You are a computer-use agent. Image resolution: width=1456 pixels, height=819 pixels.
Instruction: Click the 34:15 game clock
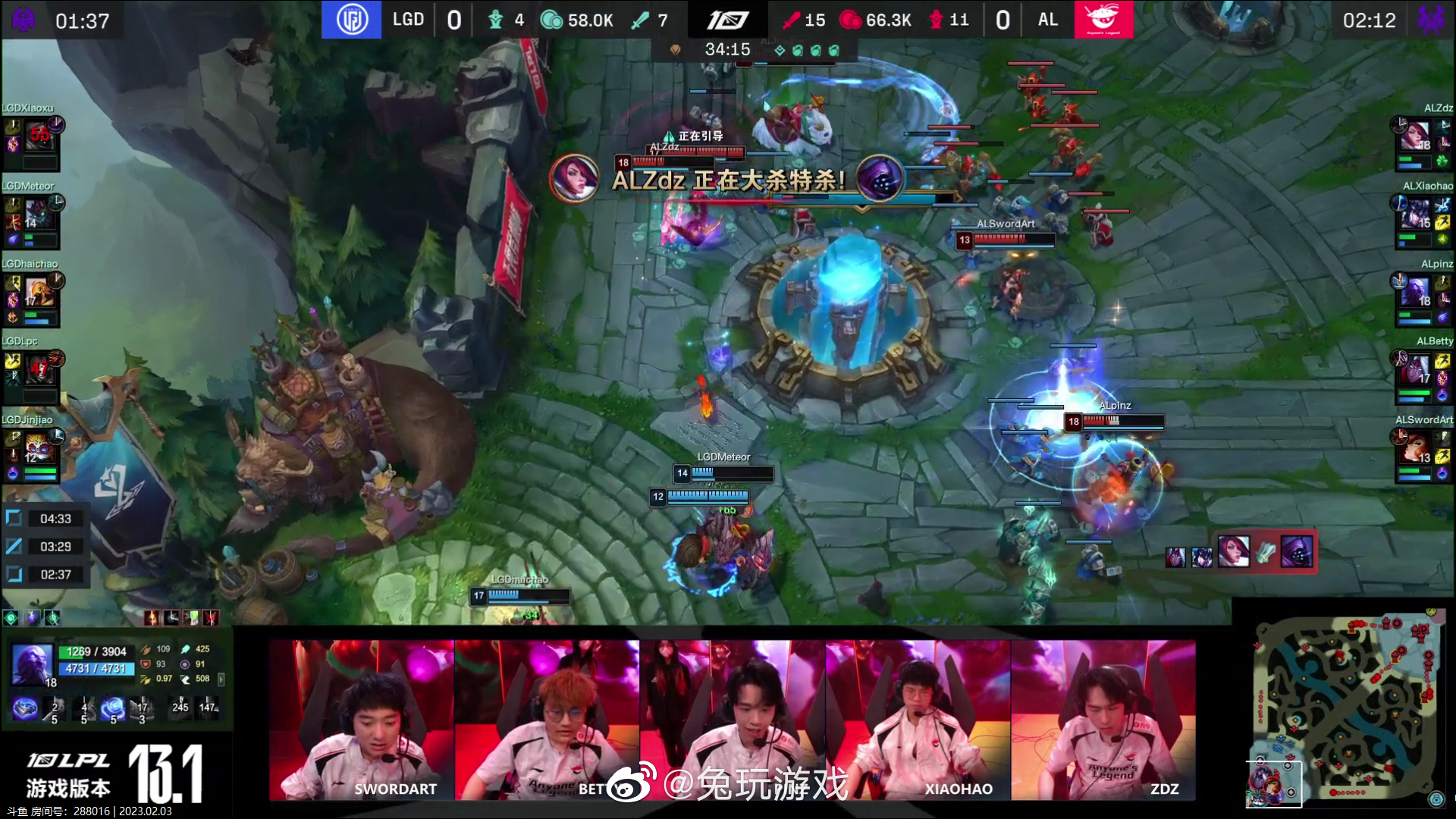(726, 49)
